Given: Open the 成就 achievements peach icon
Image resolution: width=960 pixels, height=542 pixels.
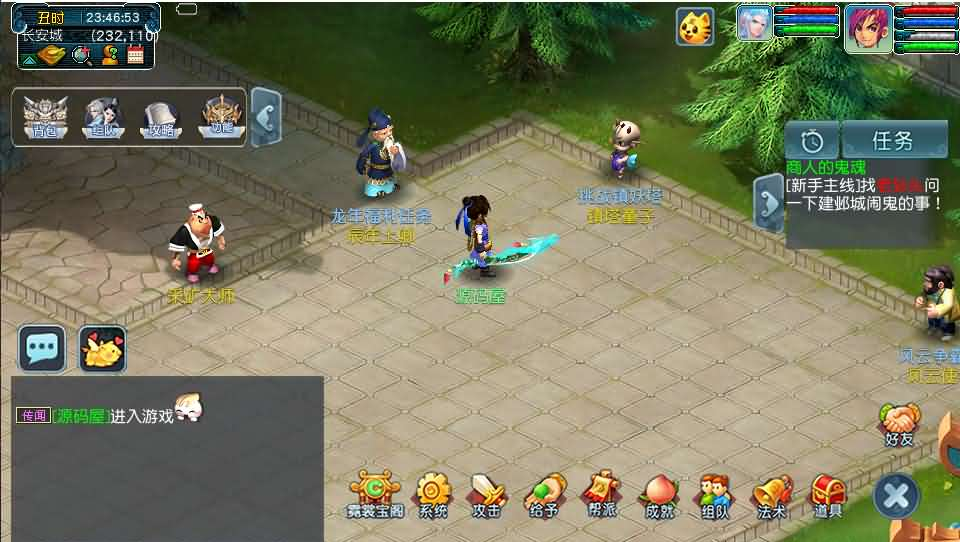Looking at the screenshot, I should 659,493.
